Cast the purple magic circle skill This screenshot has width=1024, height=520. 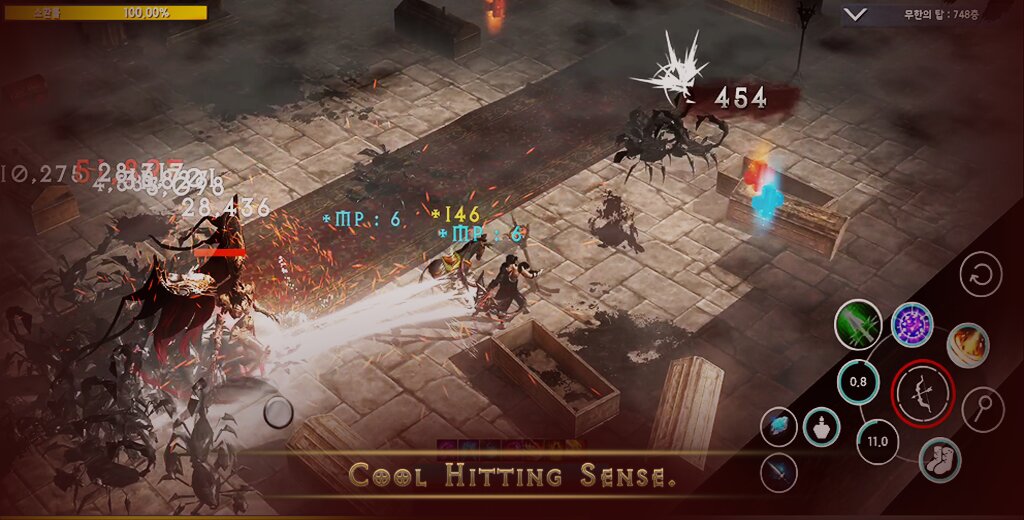point(912,325)
